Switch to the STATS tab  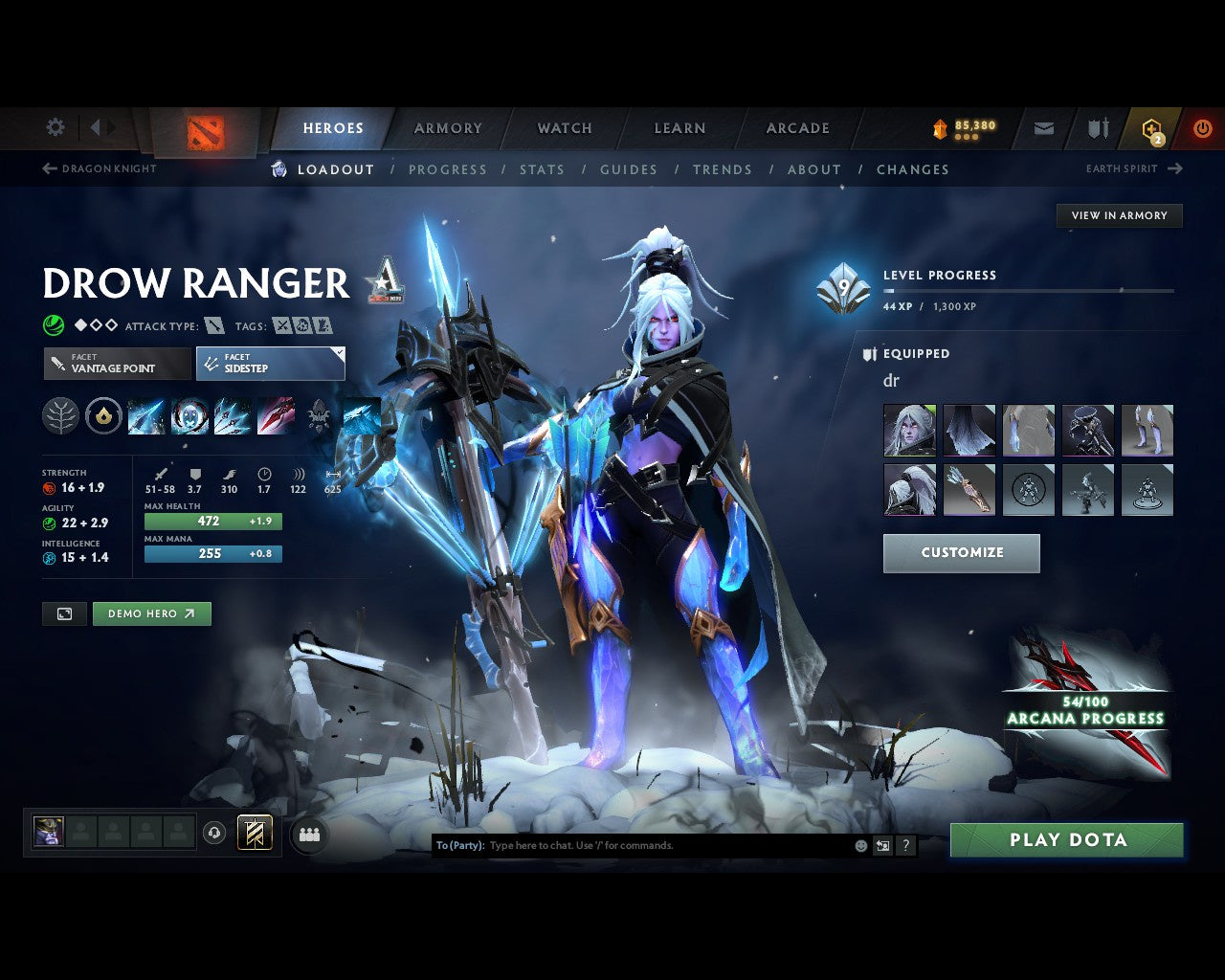542,169
